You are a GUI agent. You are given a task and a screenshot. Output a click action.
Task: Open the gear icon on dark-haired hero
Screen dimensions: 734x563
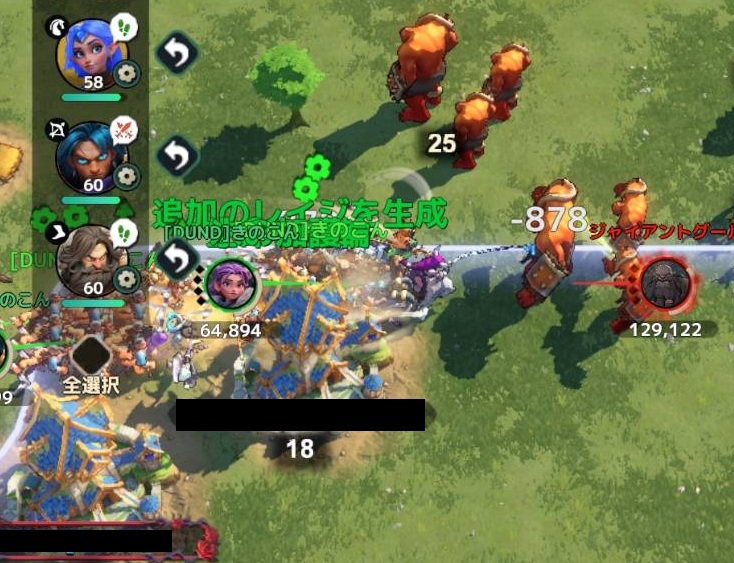(126, 176)
